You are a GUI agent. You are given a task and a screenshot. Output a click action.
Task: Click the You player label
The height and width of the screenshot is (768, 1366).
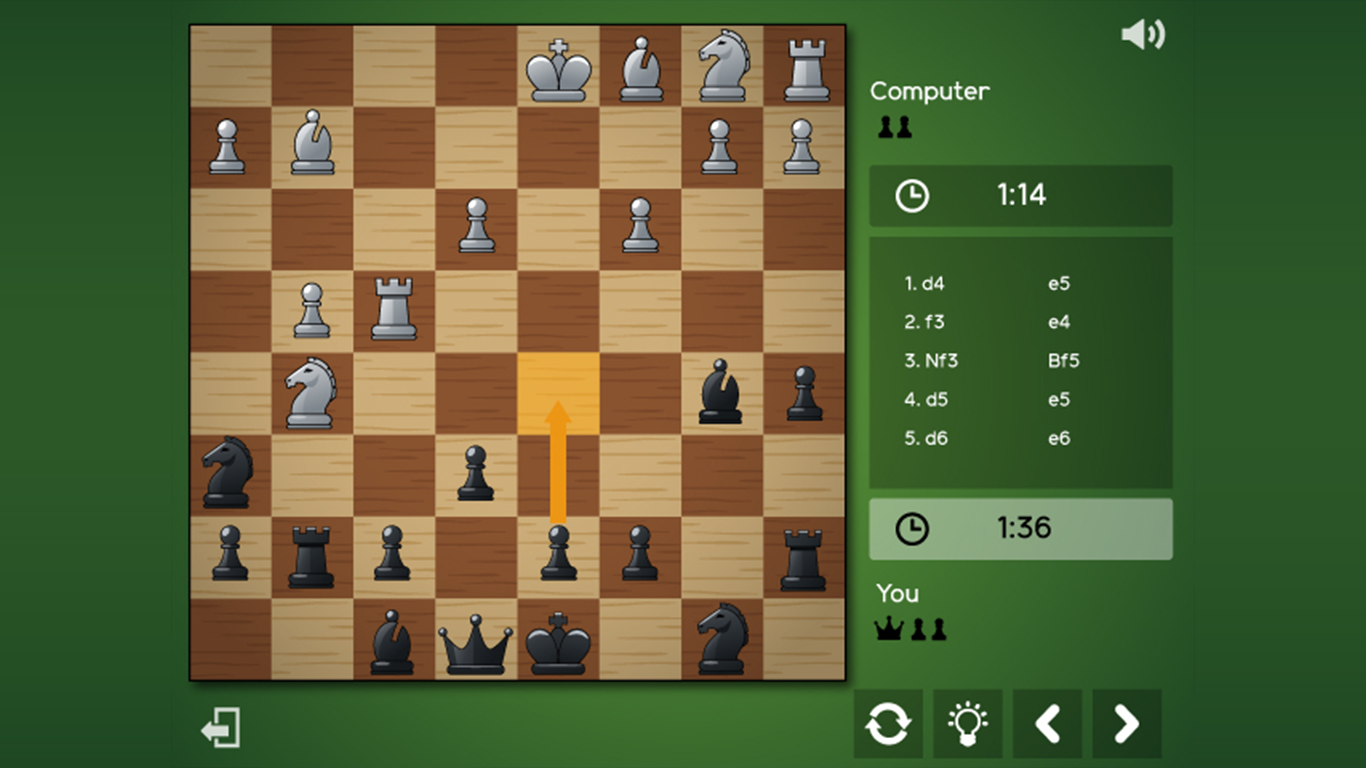(x=896, y=593)
